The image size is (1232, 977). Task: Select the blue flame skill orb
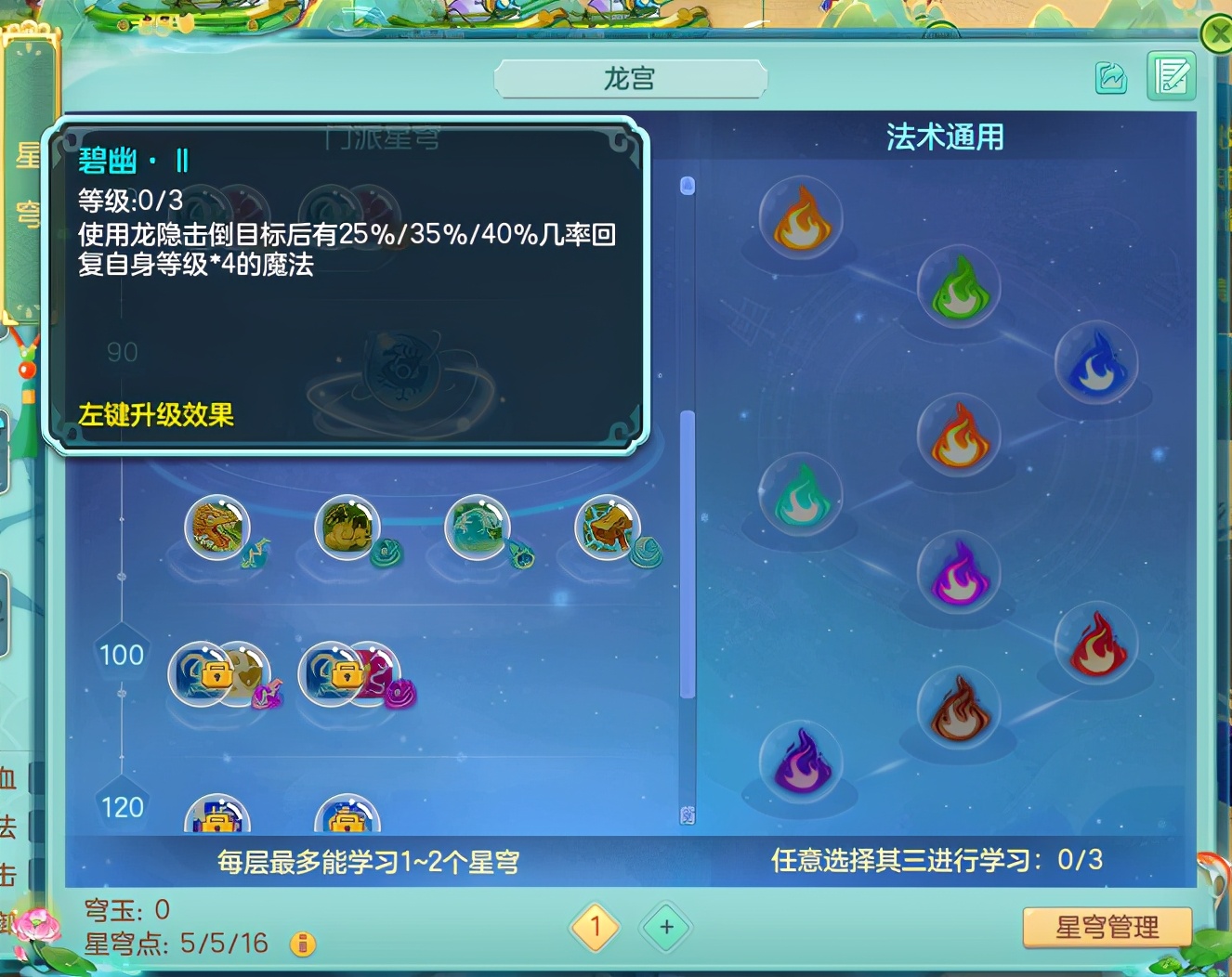(x=1096, y=362)
